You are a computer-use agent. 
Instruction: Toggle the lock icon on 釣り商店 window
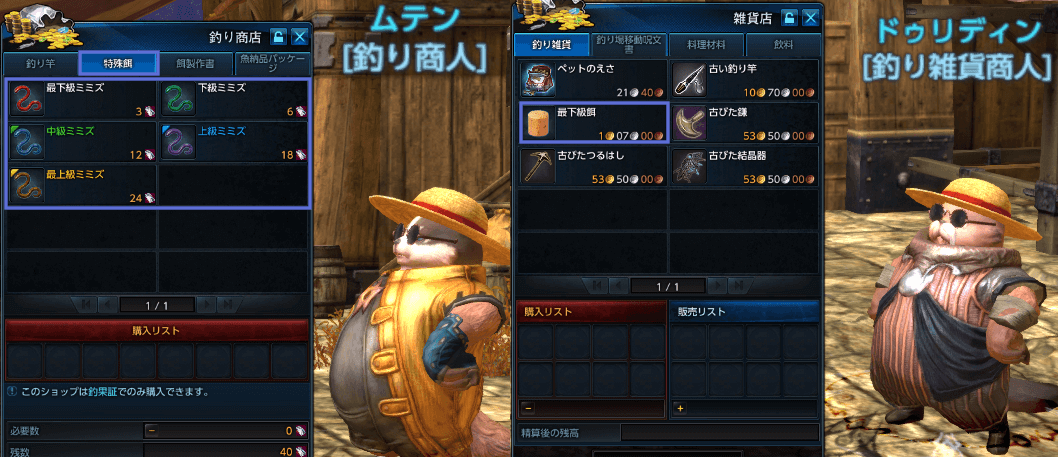(x=279, y=37)
